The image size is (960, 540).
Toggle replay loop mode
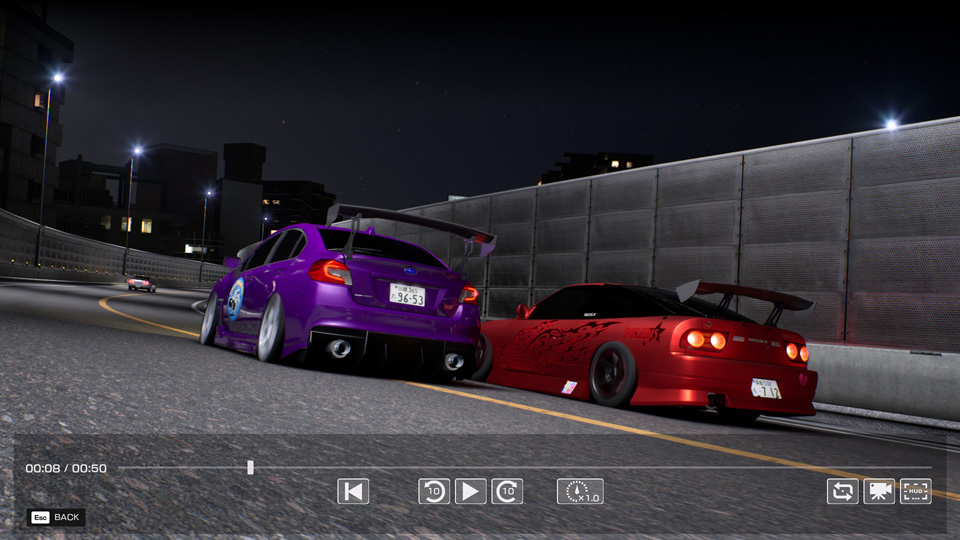[x=843, y=491]
